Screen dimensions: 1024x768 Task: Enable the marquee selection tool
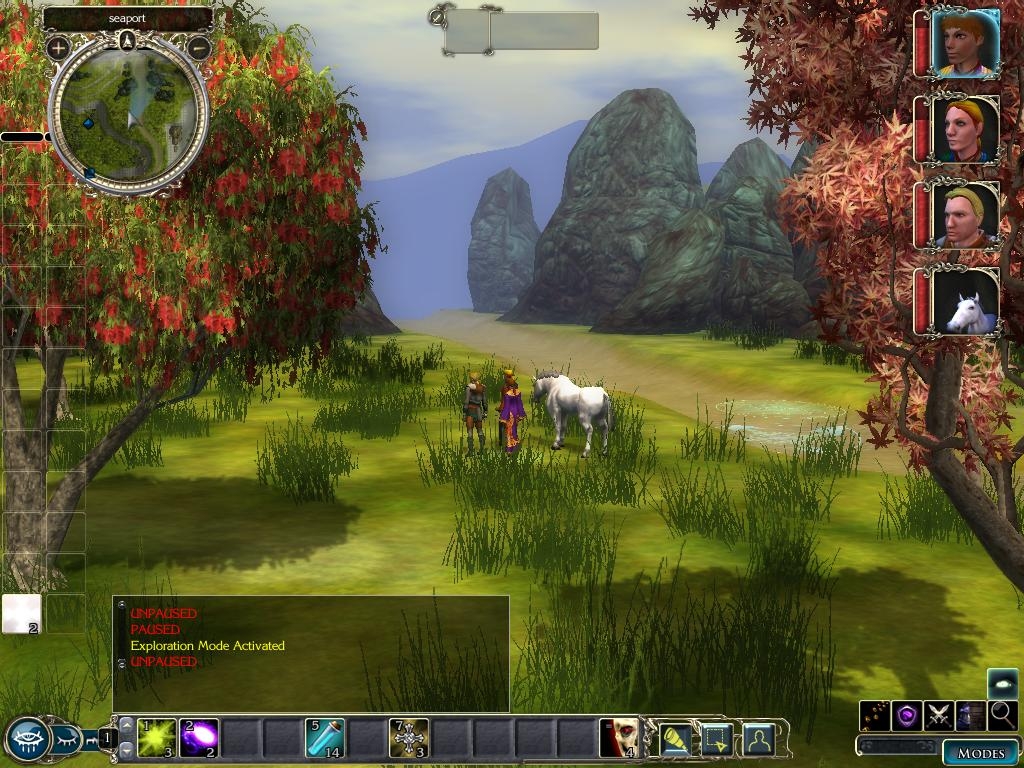tap(717, 739)
